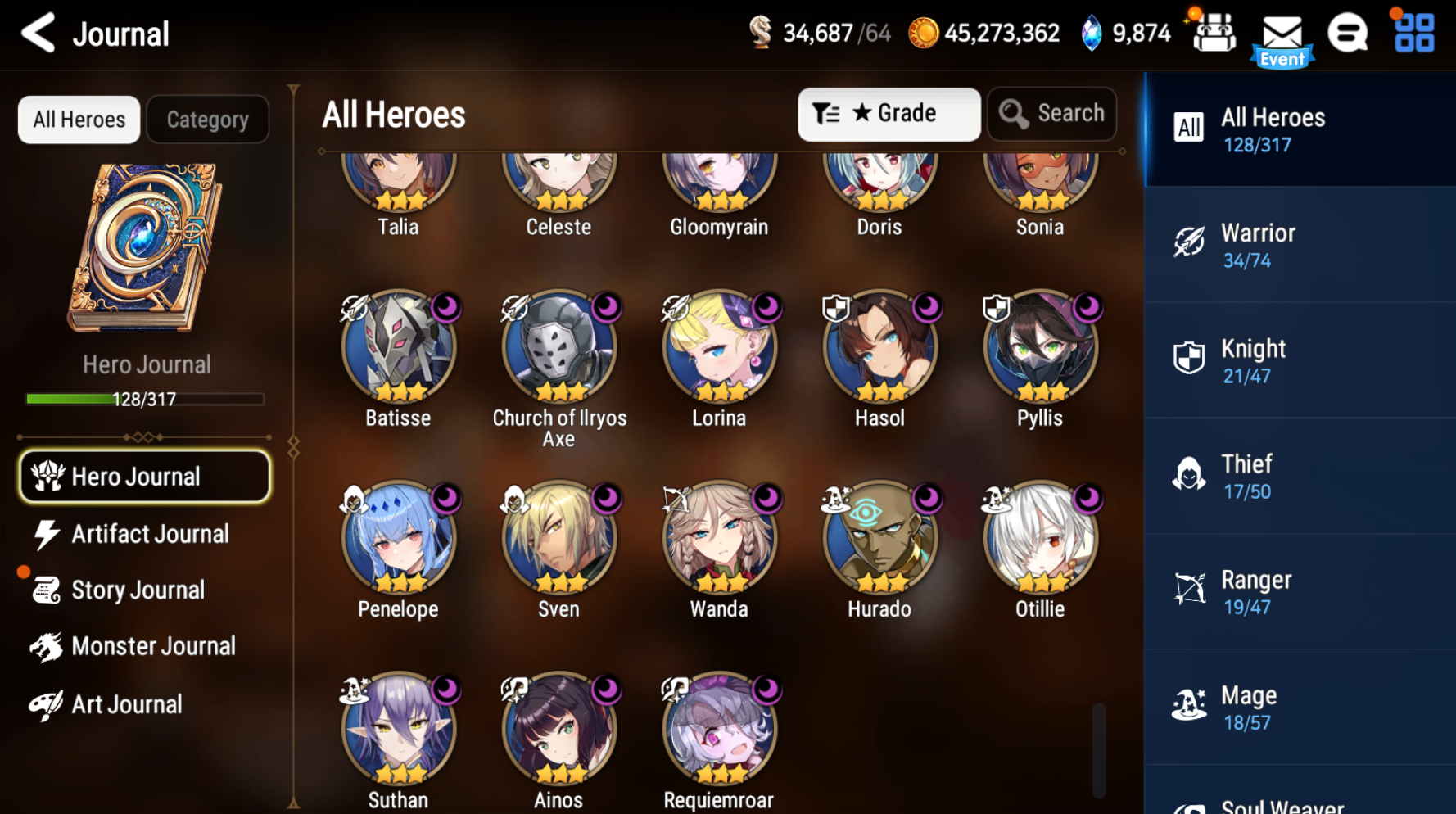Check the Hero Journal progress bar
The height and width of the screenshot is (814, 1456).
pos(144,399)
